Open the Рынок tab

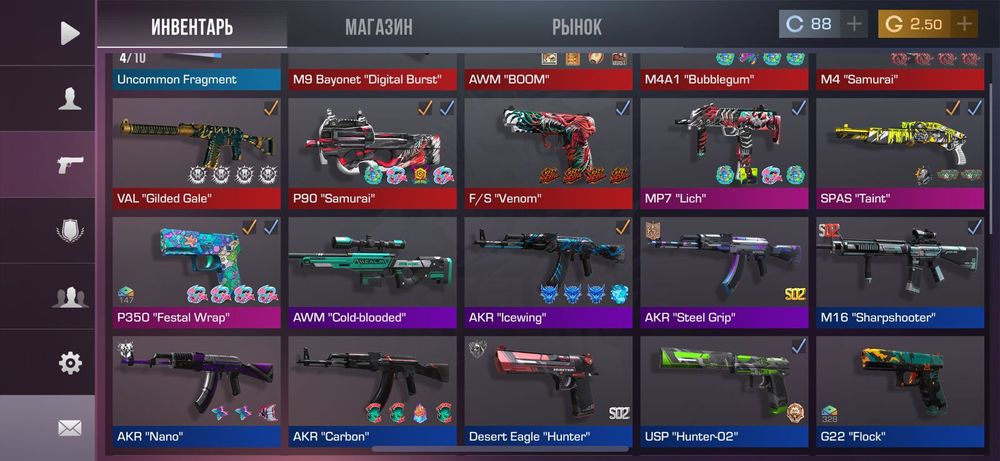(x=577, y=27)
